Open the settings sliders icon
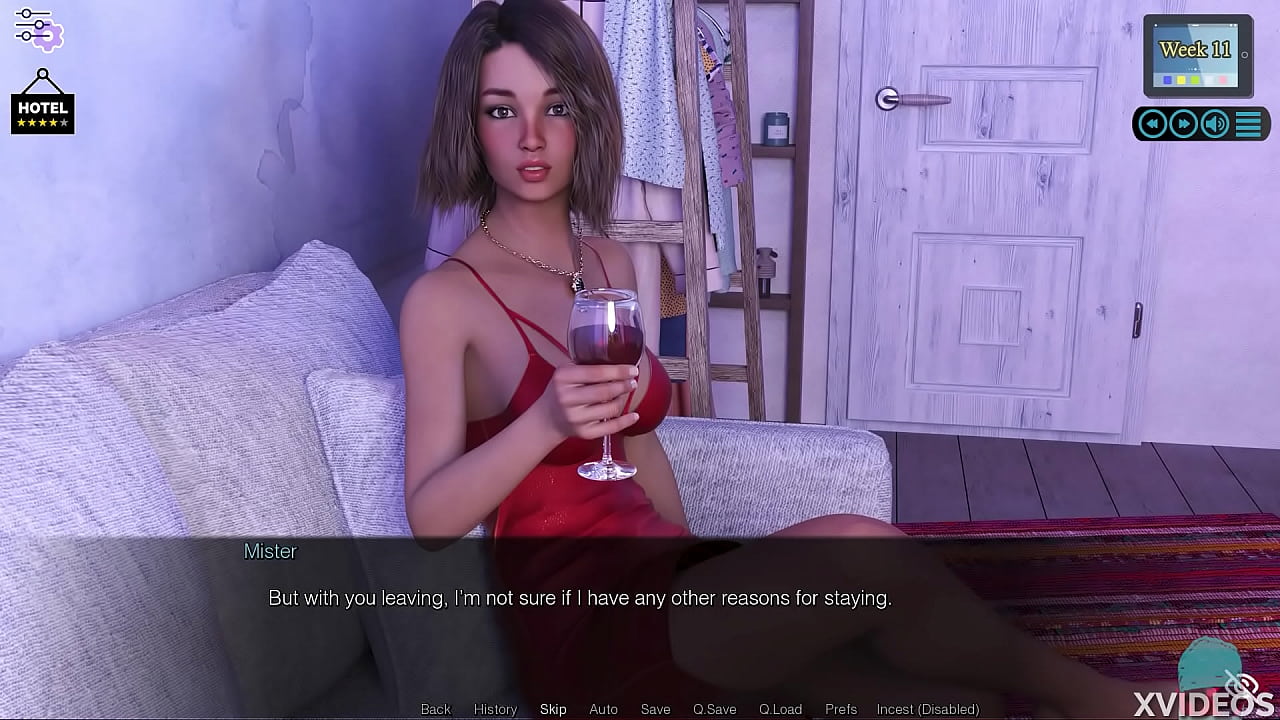The width and height of the screenshot is (1280, 720). point(40,31)
